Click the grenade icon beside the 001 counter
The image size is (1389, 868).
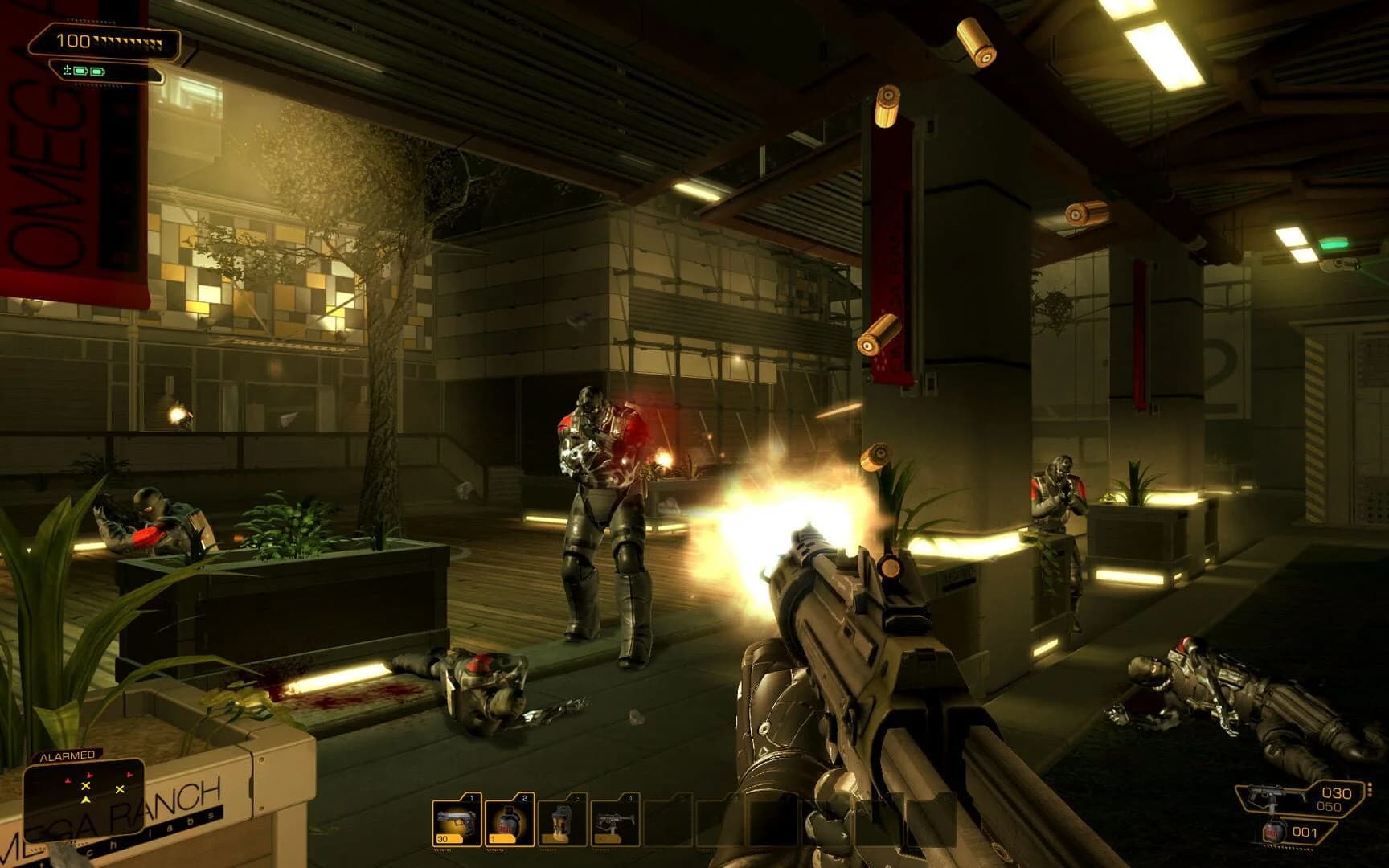pos(1274,832)
